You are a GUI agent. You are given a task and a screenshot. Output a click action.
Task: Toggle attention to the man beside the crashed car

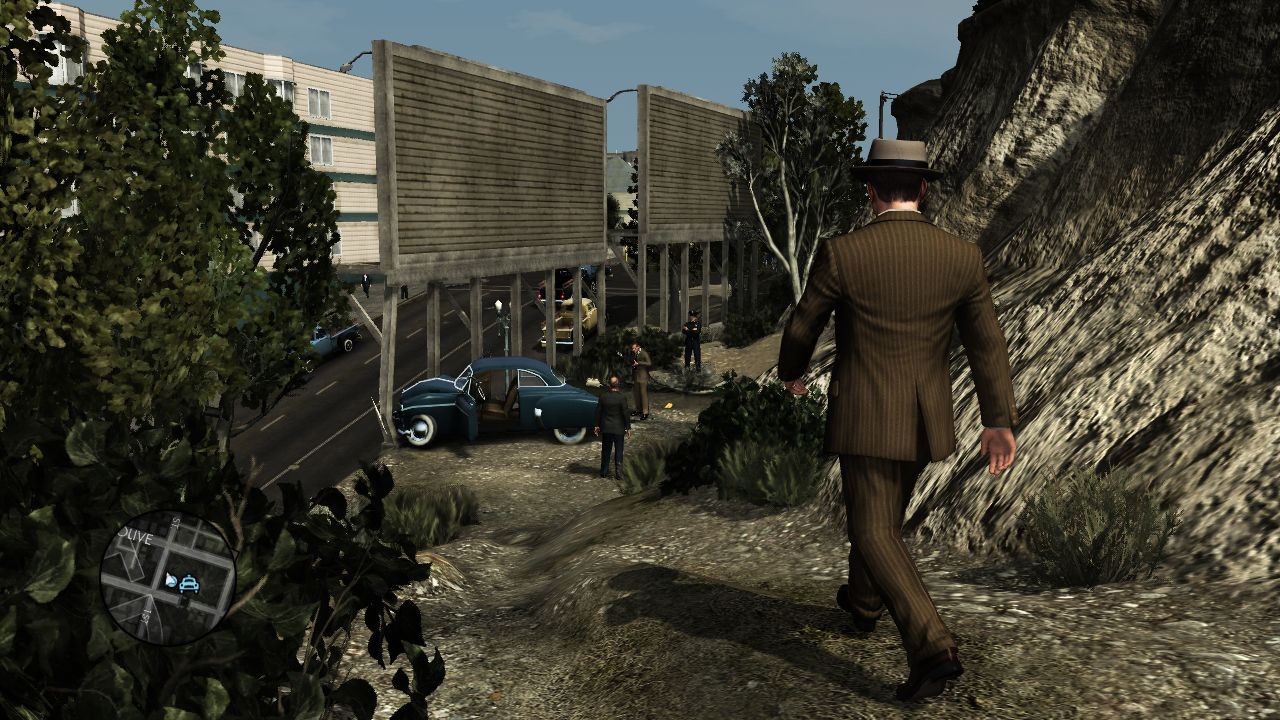(x=614, y=413)
